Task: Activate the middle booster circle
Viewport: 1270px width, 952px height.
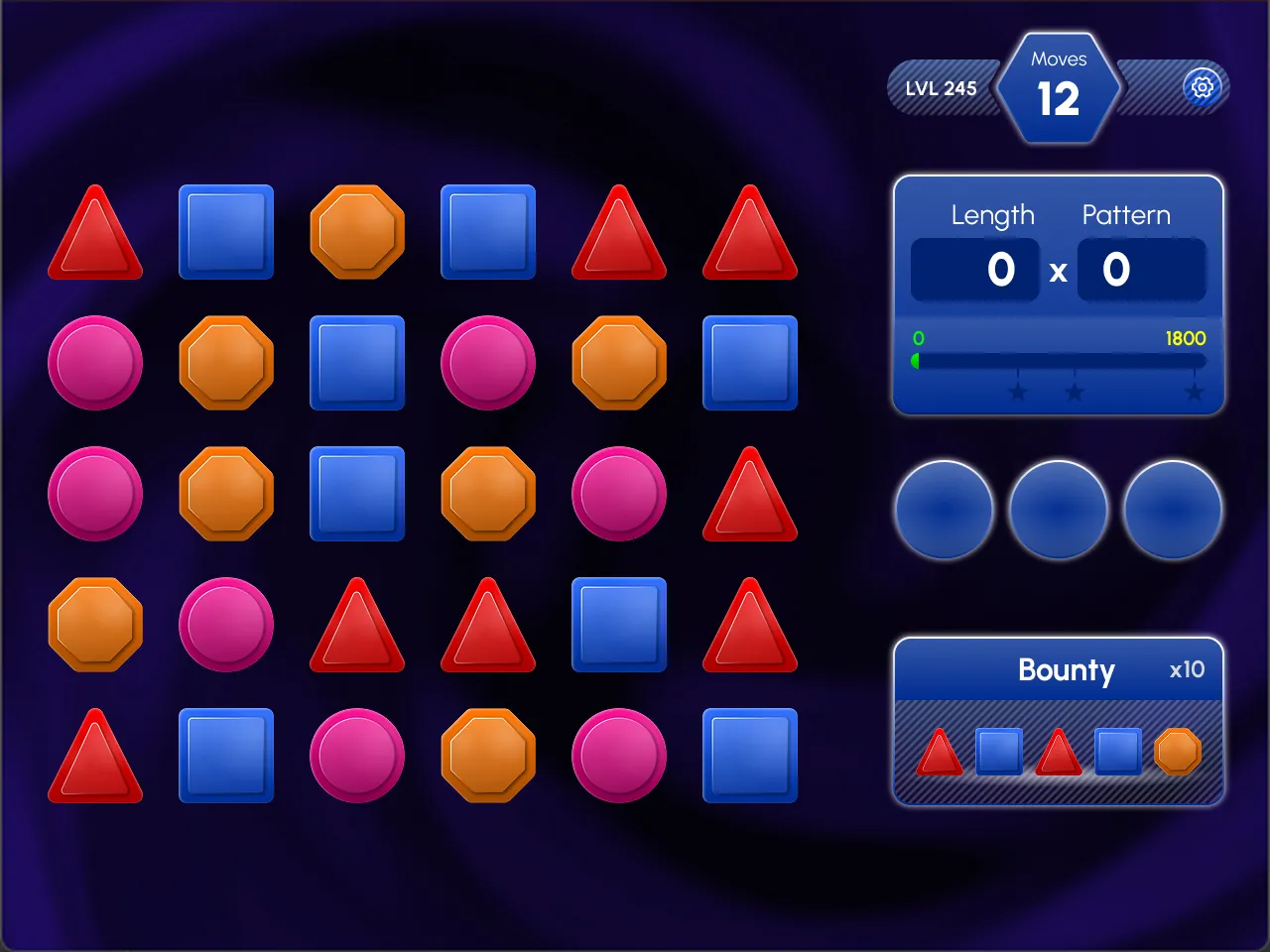Action: point(1058,509)
